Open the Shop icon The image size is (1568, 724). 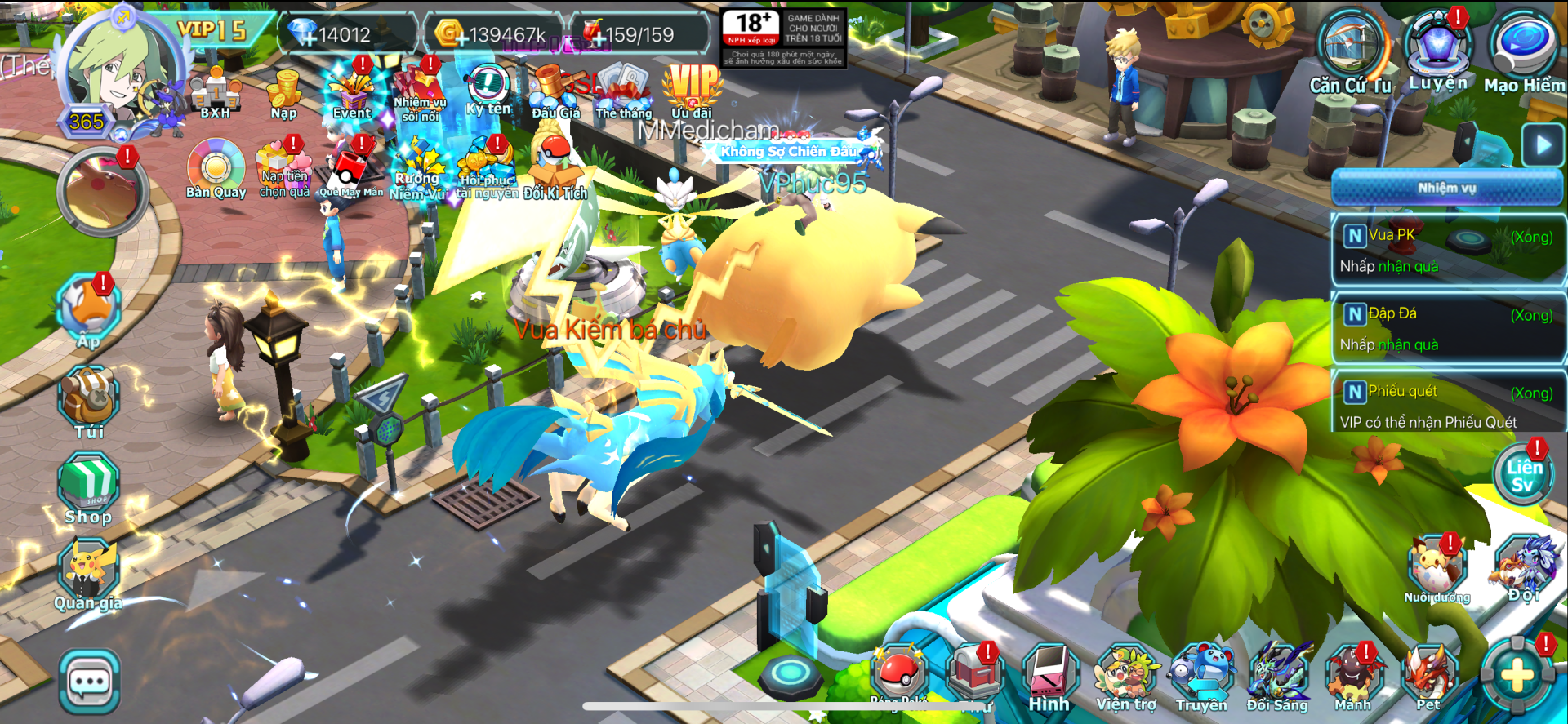(88, 488)
